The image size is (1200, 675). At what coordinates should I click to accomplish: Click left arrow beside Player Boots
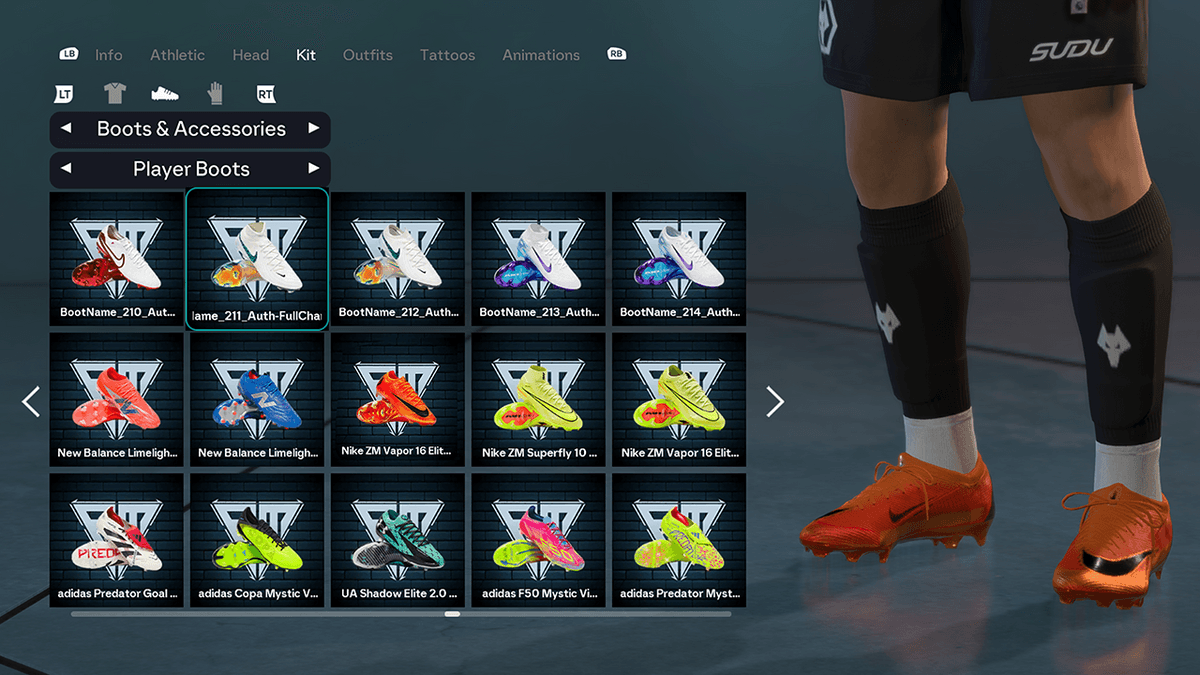(66, 169)
